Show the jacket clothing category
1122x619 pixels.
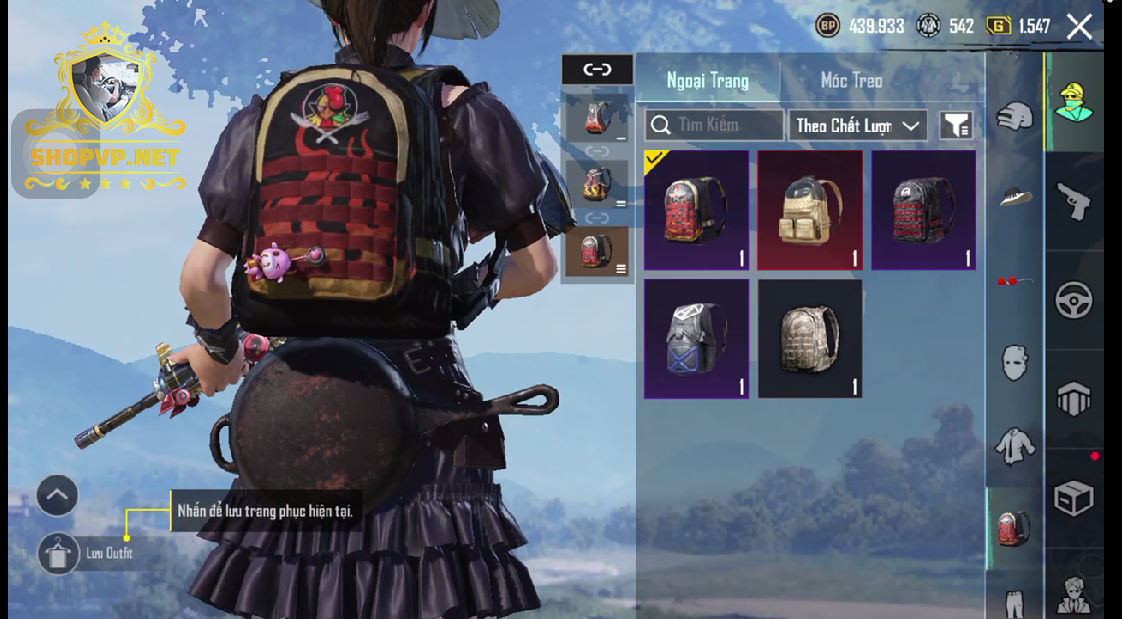point(1015,445)
